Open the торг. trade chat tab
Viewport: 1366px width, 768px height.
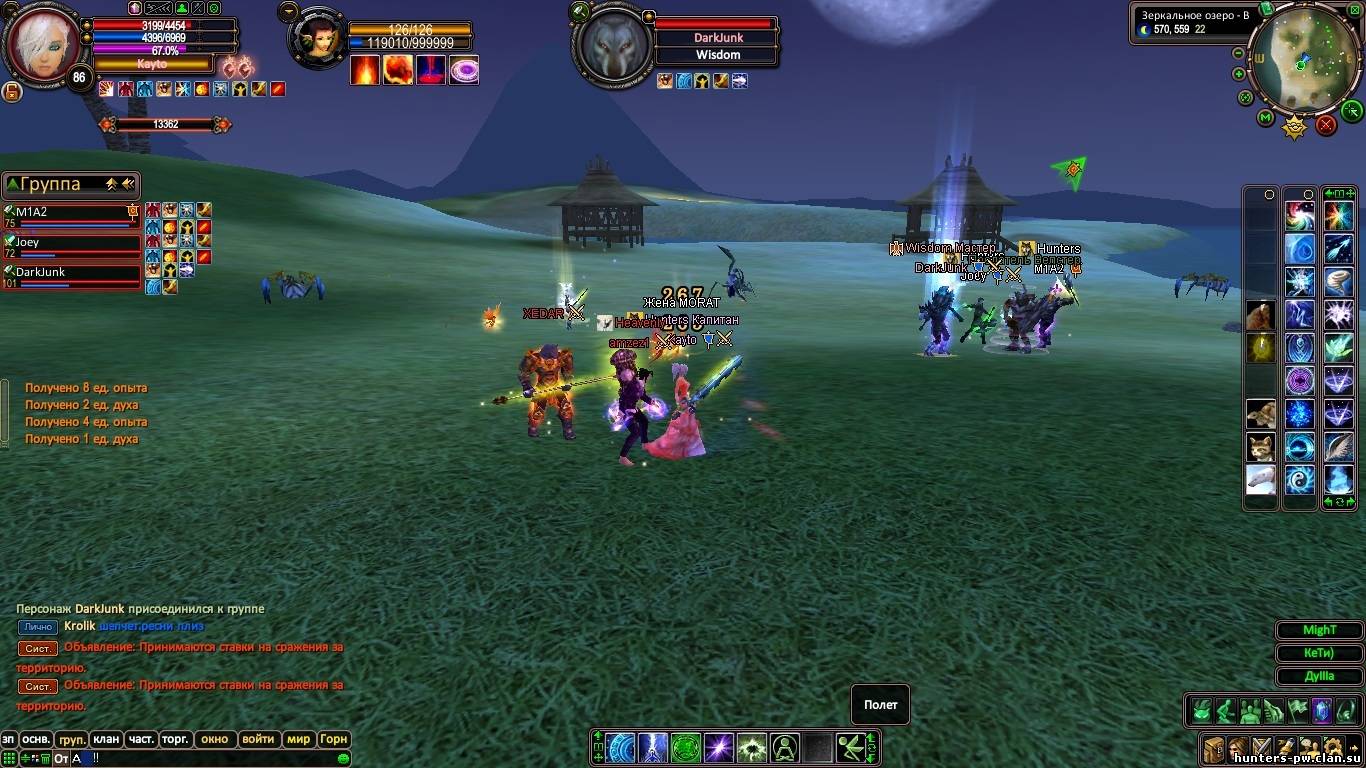click(x=176, y=739)
